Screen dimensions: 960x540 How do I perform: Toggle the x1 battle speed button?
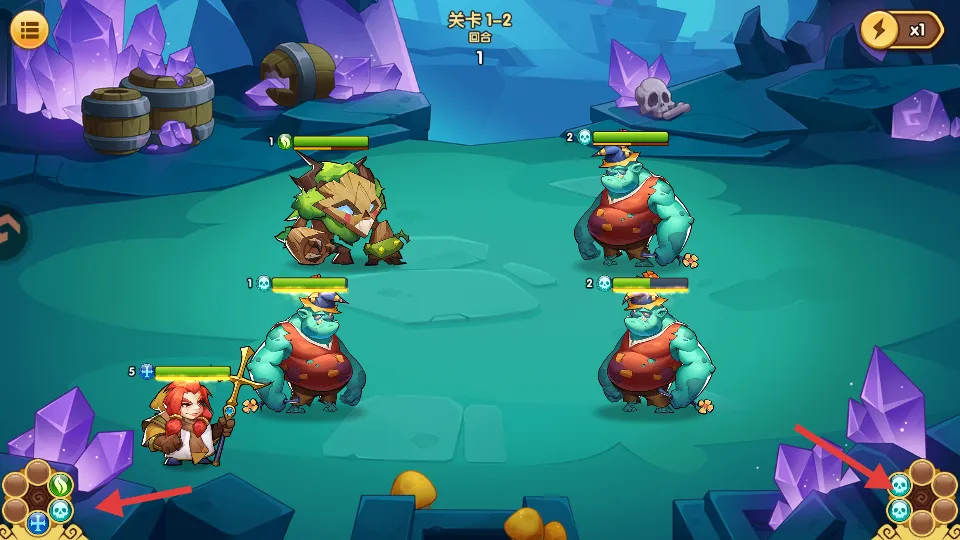tap(900, 30)
